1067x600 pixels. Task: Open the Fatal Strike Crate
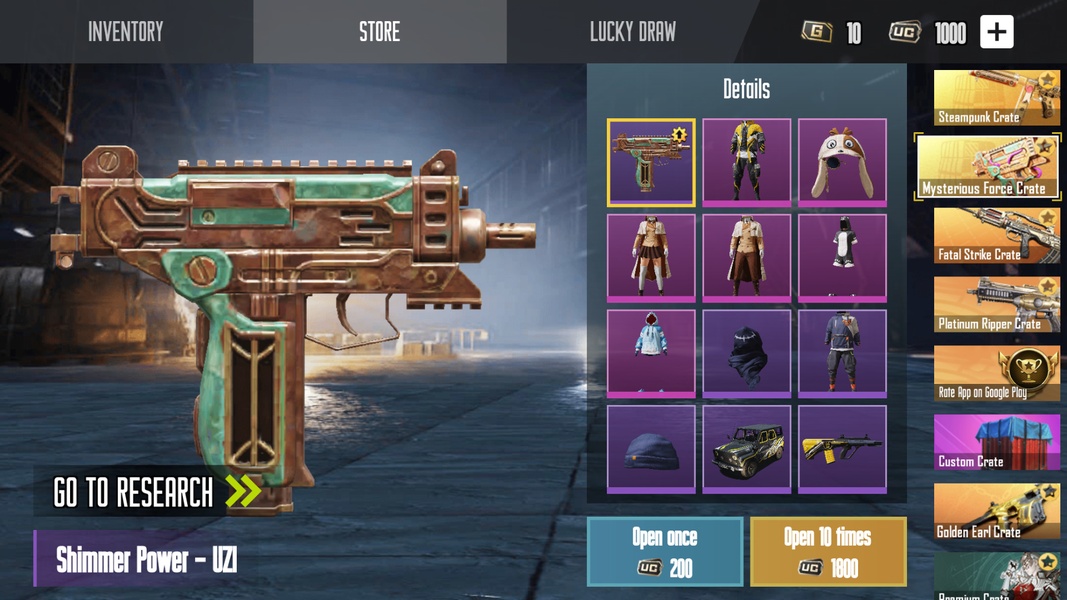tap(996, 236)
